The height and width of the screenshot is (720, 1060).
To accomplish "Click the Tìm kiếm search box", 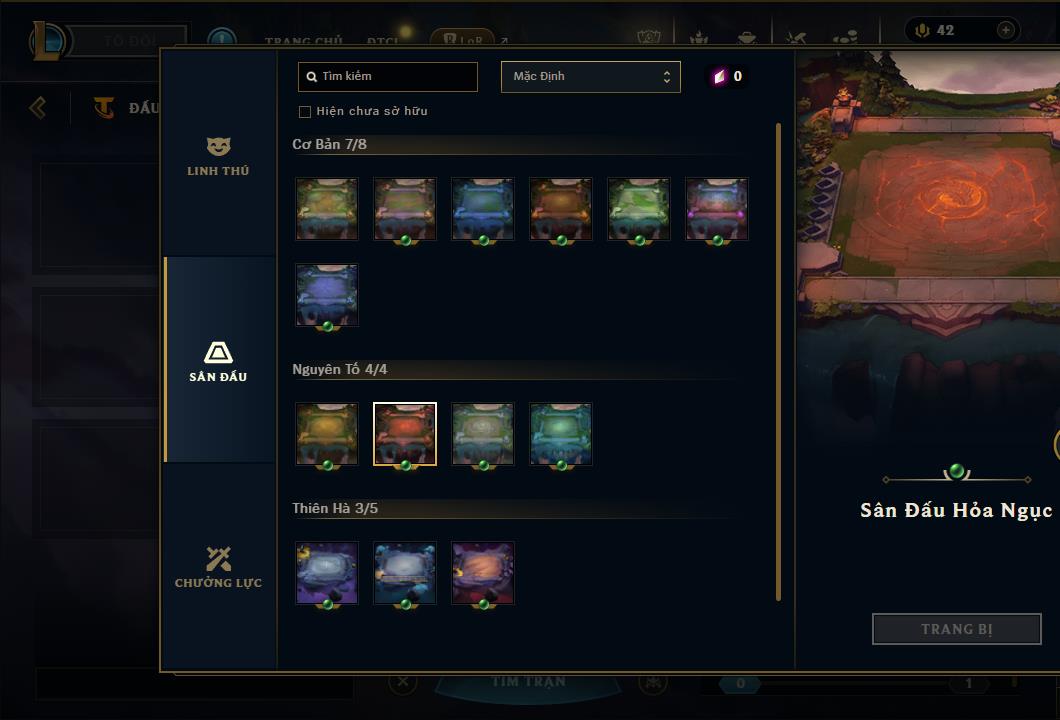I will [x=388, y=77].
